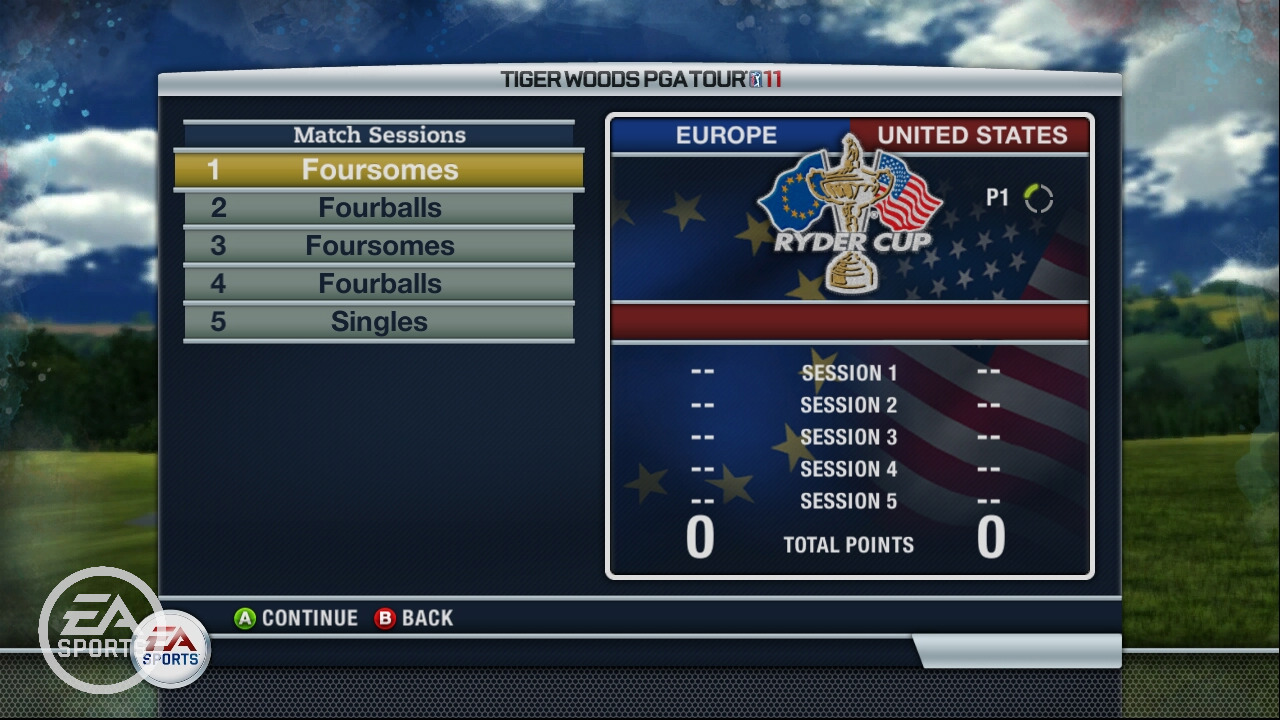Highlight session 4 Fourballs entry
Image resolution: width=1280 pixels, height=720 pixels.
point(379,284)
